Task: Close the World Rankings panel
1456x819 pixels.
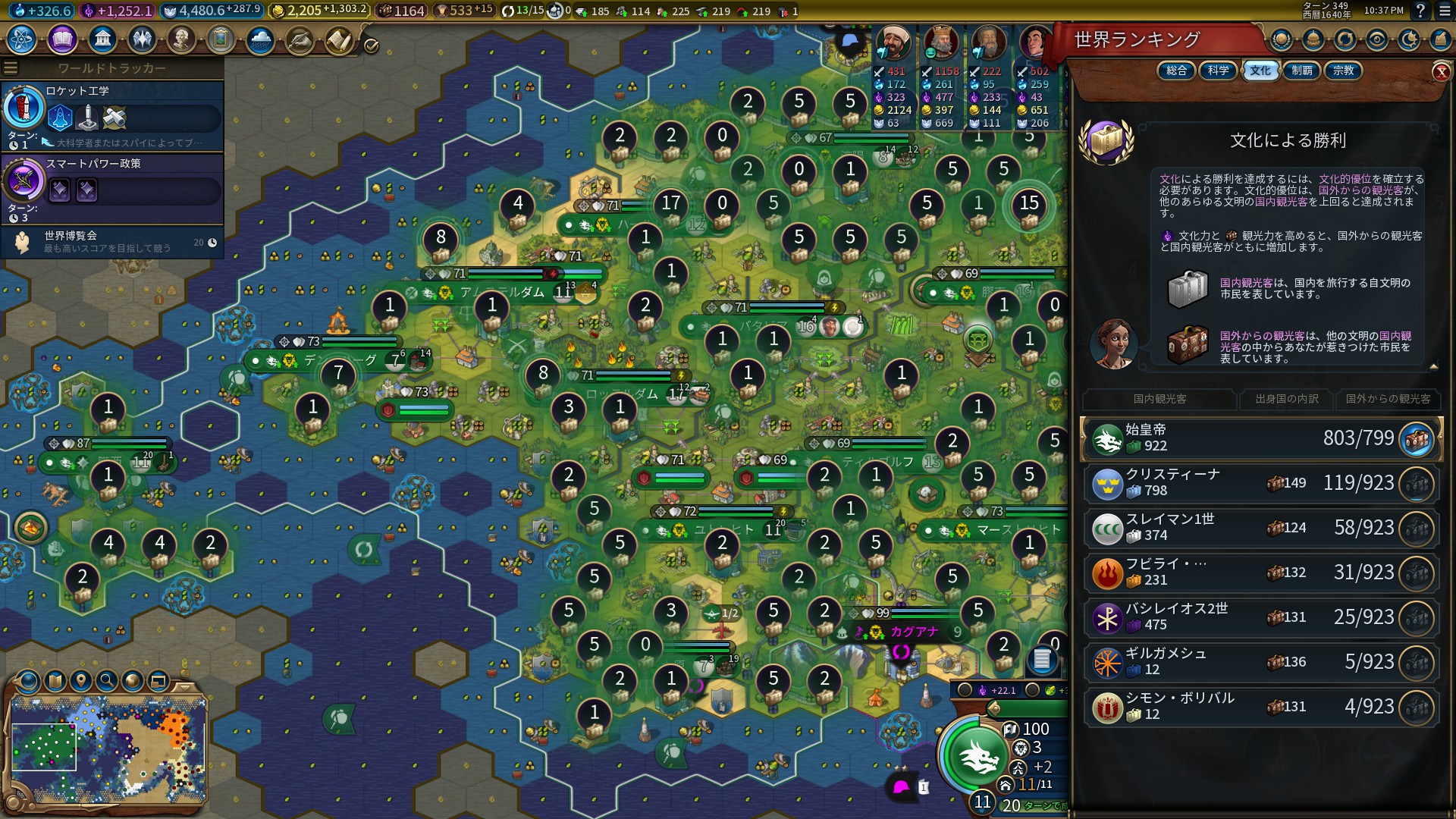Action: click(x=1441, y=72)
